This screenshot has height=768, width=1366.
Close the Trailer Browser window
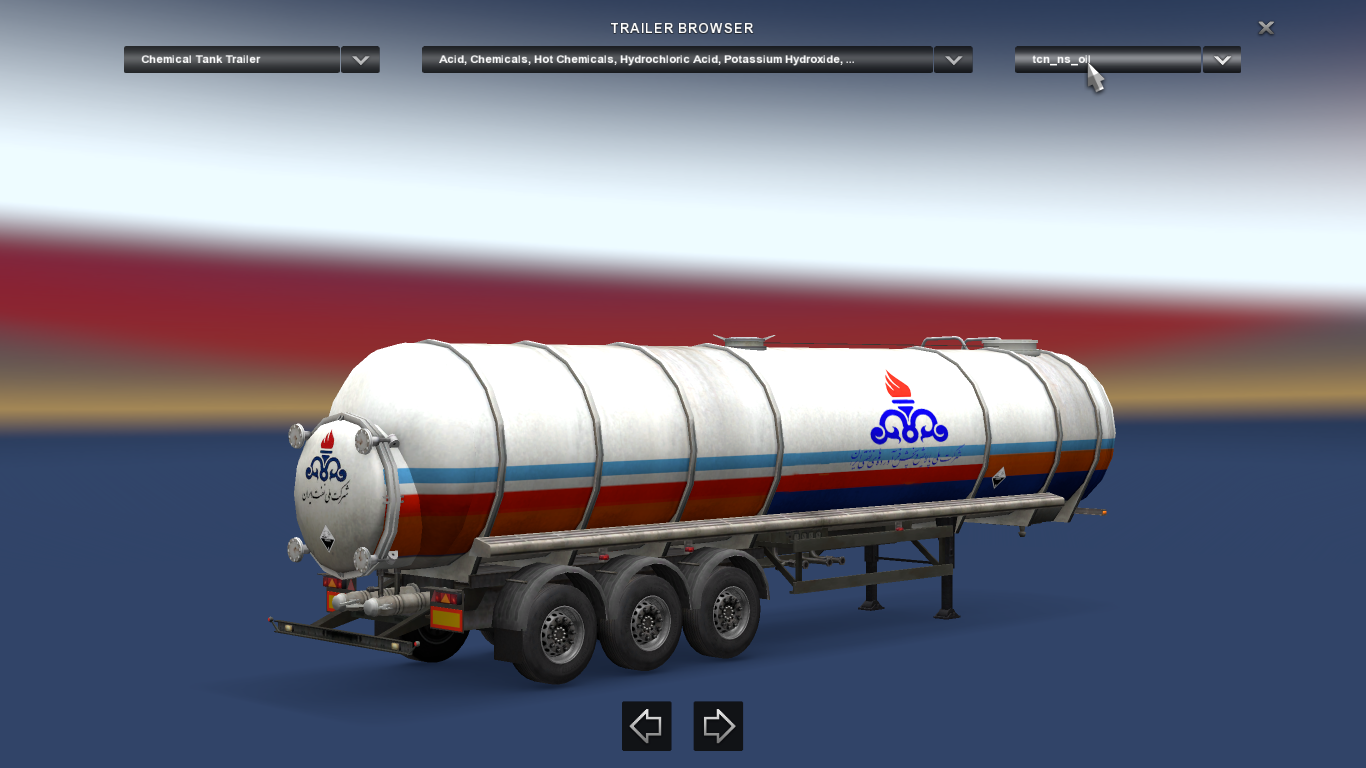pyautogui.click(x=1266, y=28)
